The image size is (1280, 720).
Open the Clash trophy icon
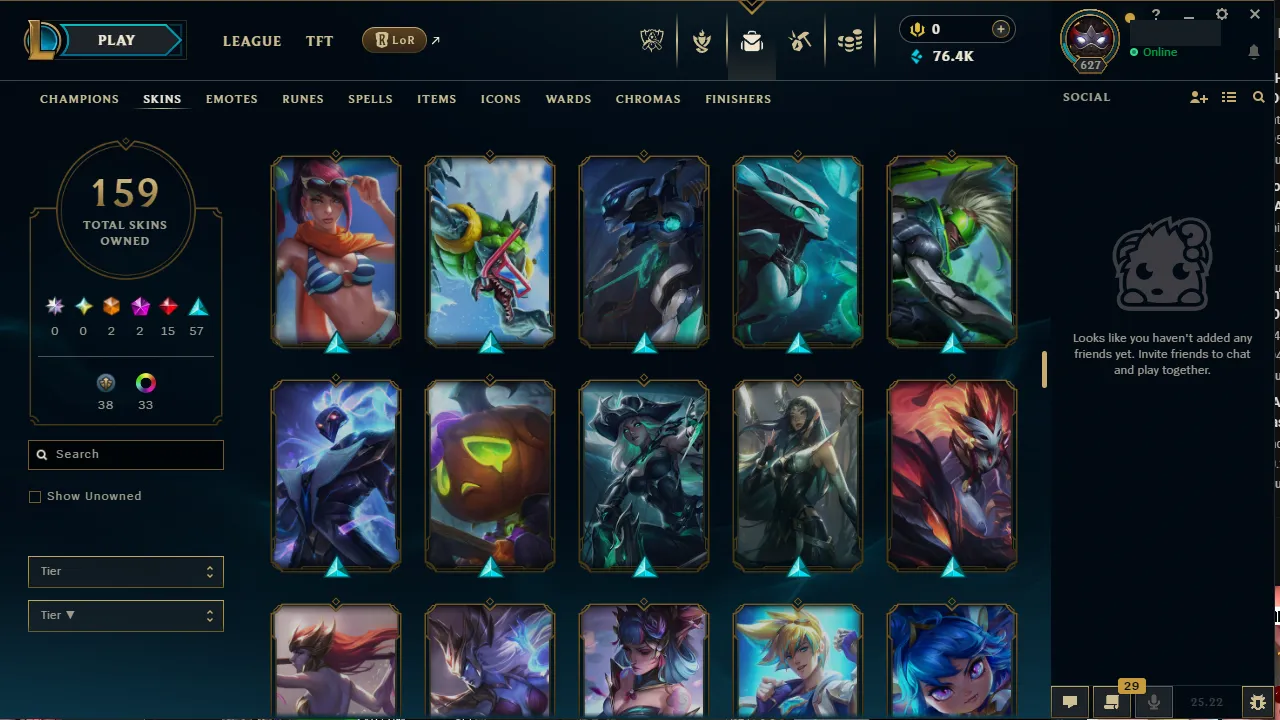702,41
